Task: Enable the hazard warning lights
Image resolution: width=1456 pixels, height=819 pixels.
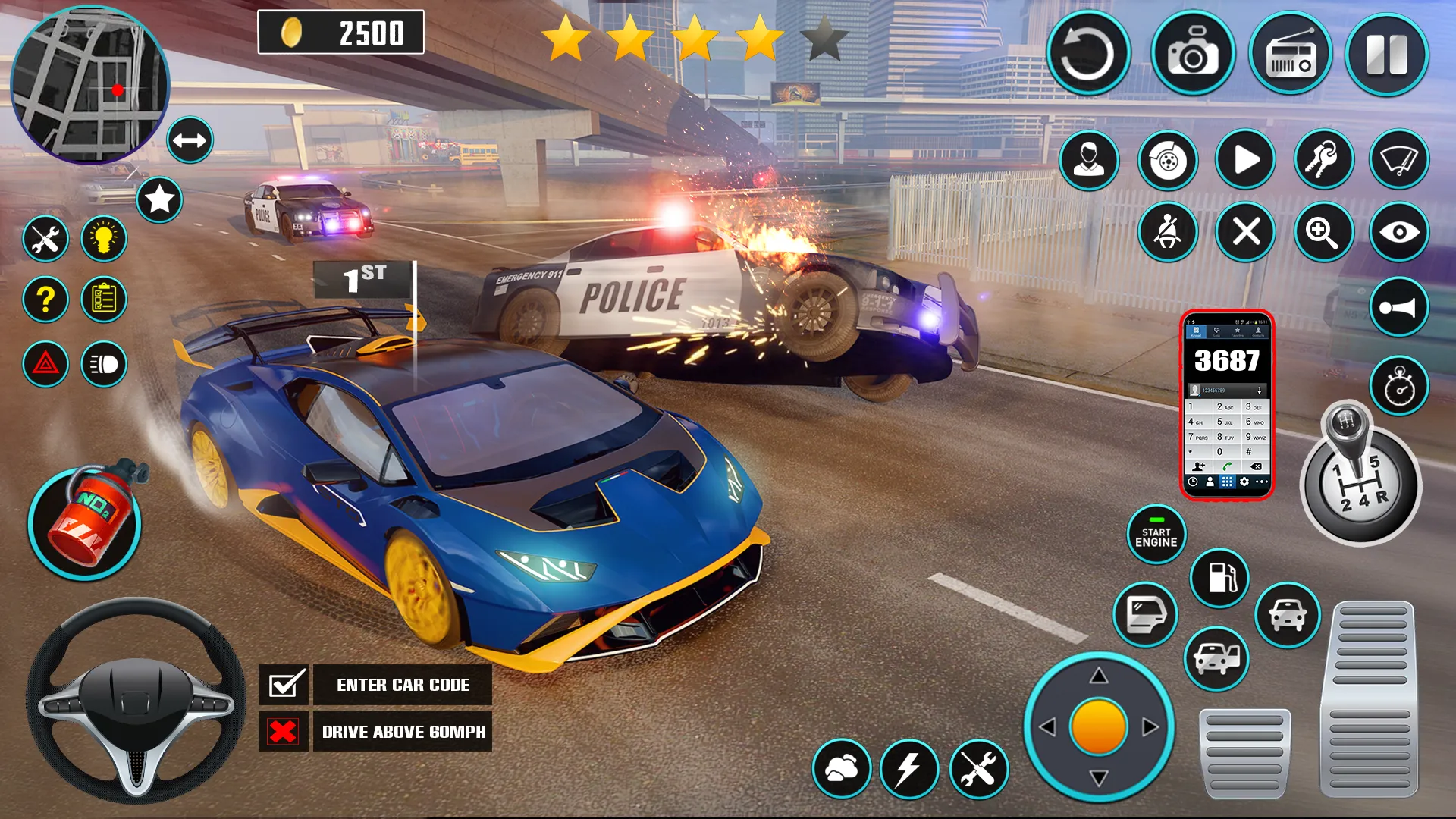Action: [45, 364]
